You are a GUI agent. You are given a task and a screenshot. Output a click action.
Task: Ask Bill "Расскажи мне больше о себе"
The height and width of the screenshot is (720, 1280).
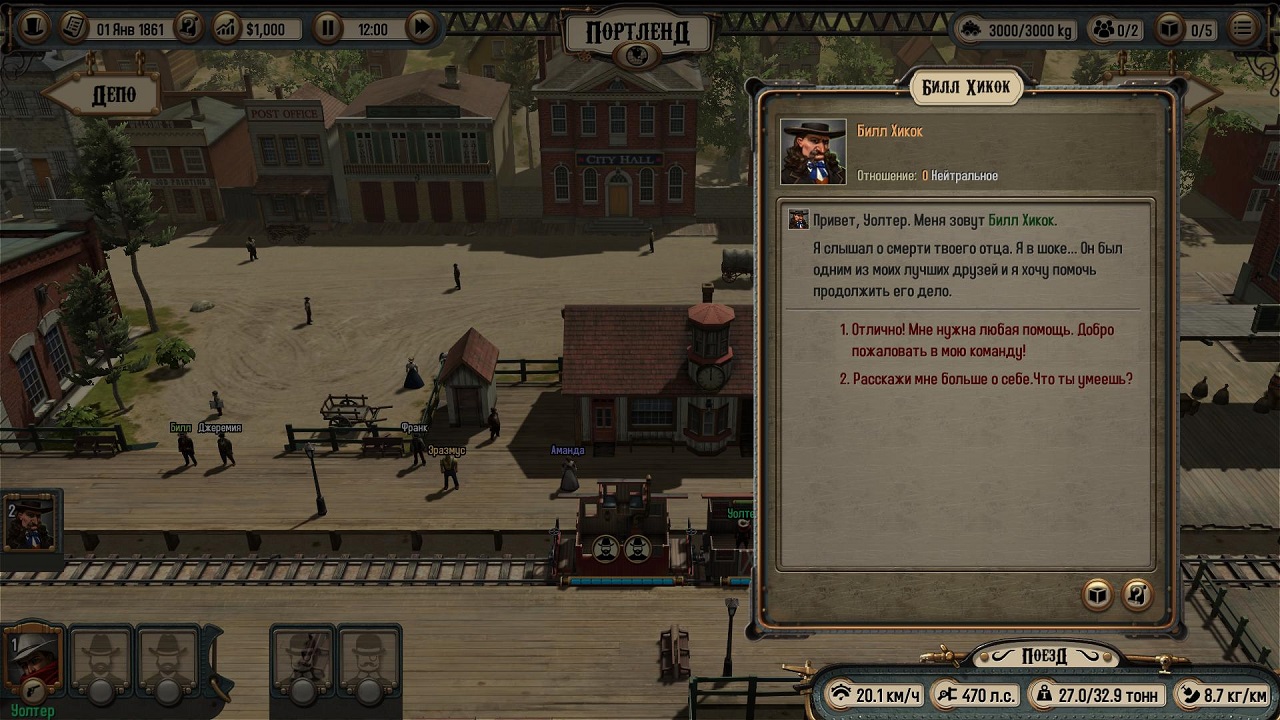992,380
